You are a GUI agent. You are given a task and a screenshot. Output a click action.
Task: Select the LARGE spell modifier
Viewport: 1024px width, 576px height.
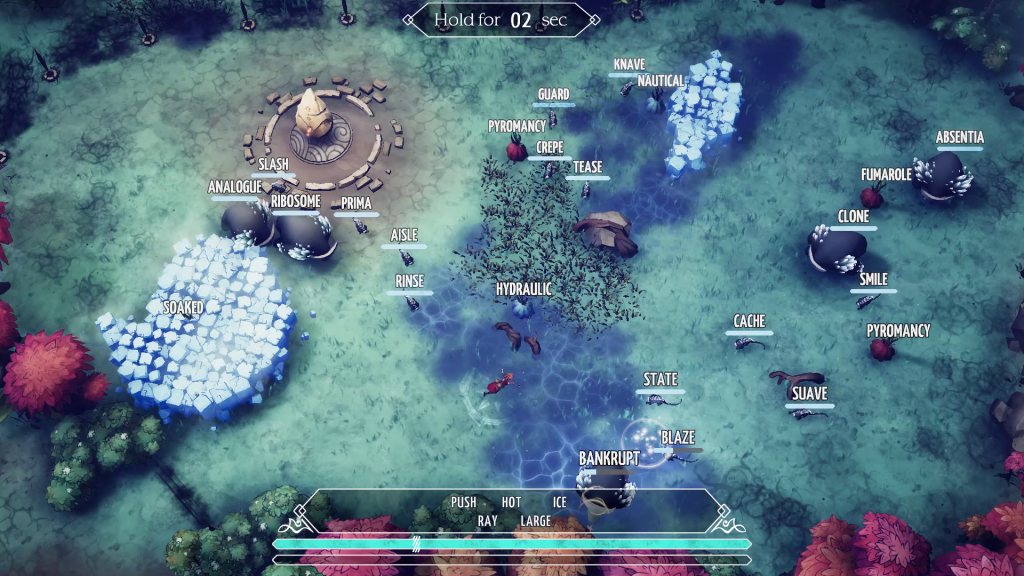click(x=535, y=521)
